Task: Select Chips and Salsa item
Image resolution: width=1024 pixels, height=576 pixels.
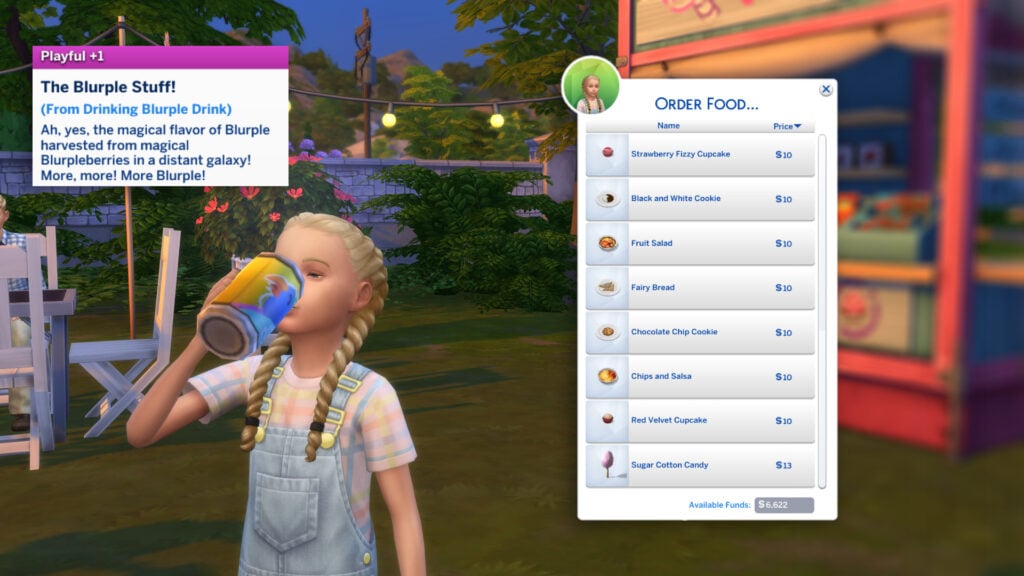Action: 700,377
